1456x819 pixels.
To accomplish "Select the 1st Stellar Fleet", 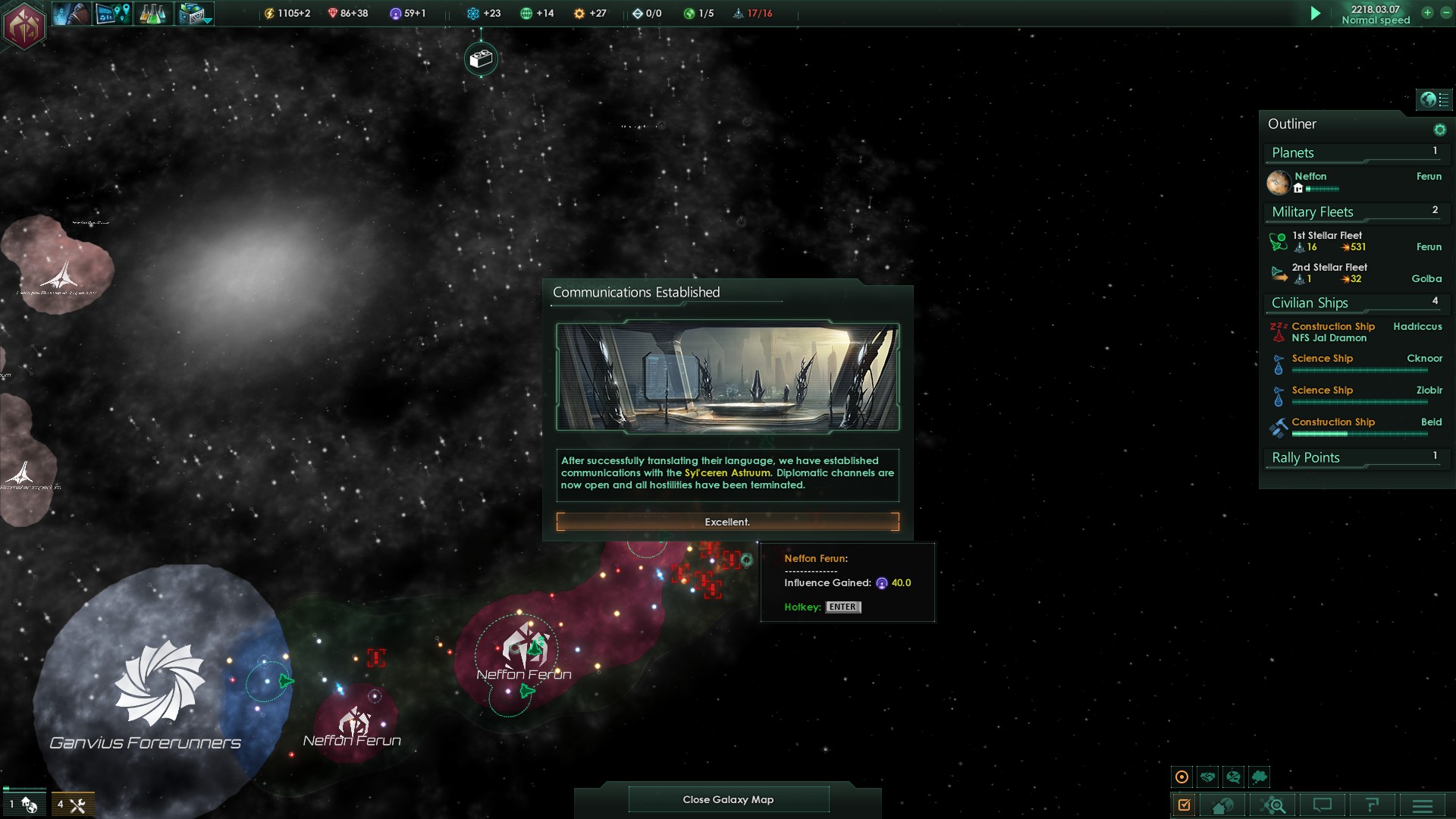I will (1327, 236).
